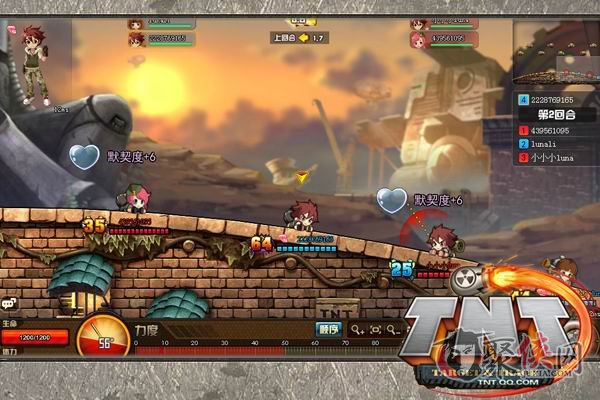Select player 2228769165 in turn list

click(554, 100)
